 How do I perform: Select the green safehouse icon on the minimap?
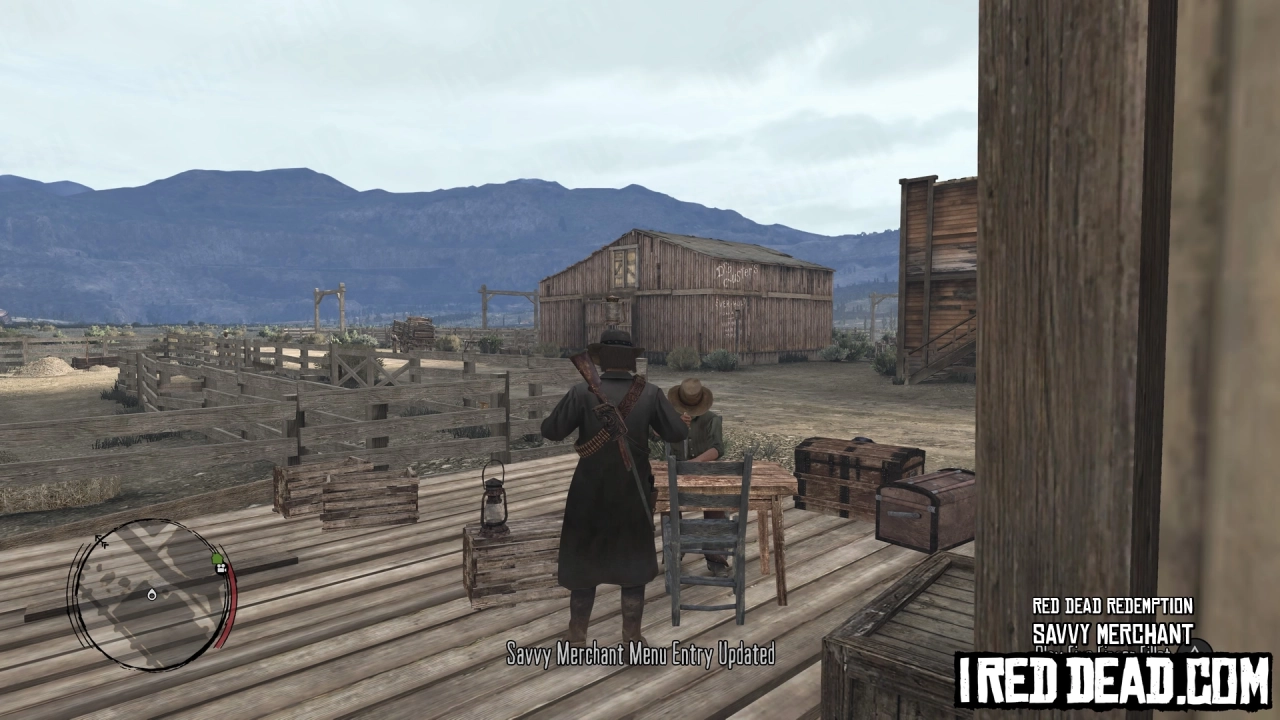(x=217, y=559)
